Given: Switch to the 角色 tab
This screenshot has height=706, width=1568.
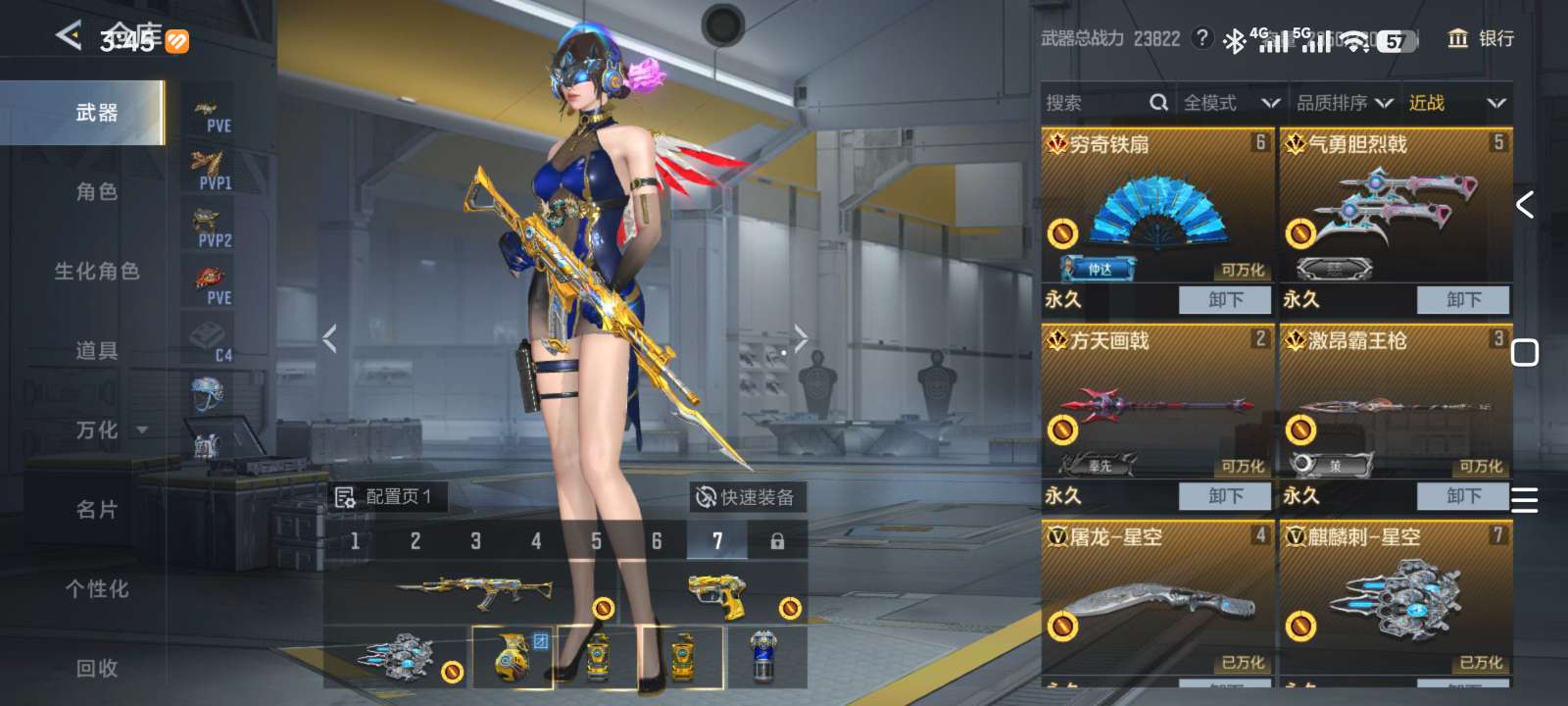Looking at the screenshot, I should (x=96, y=192).
